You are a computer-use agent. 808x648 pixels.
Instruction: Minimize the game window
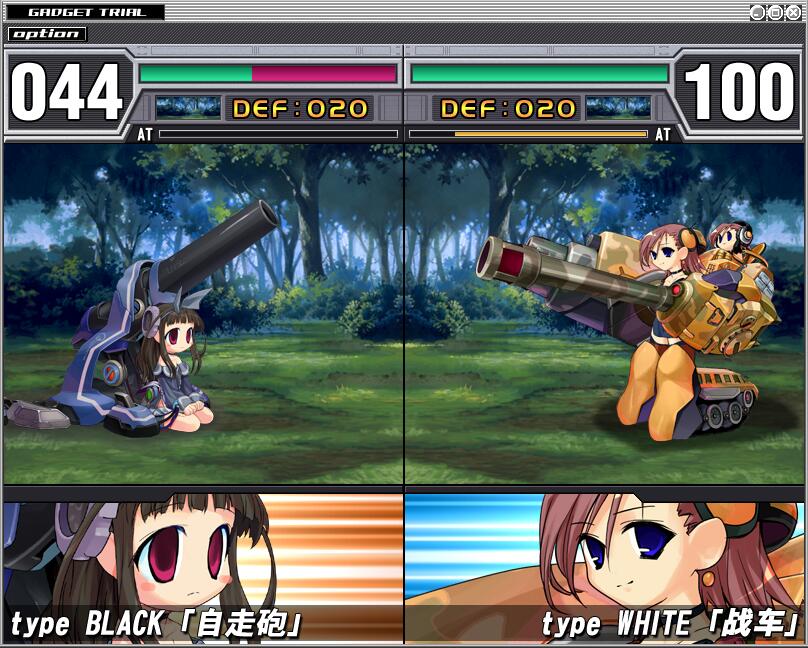[758, 12]
